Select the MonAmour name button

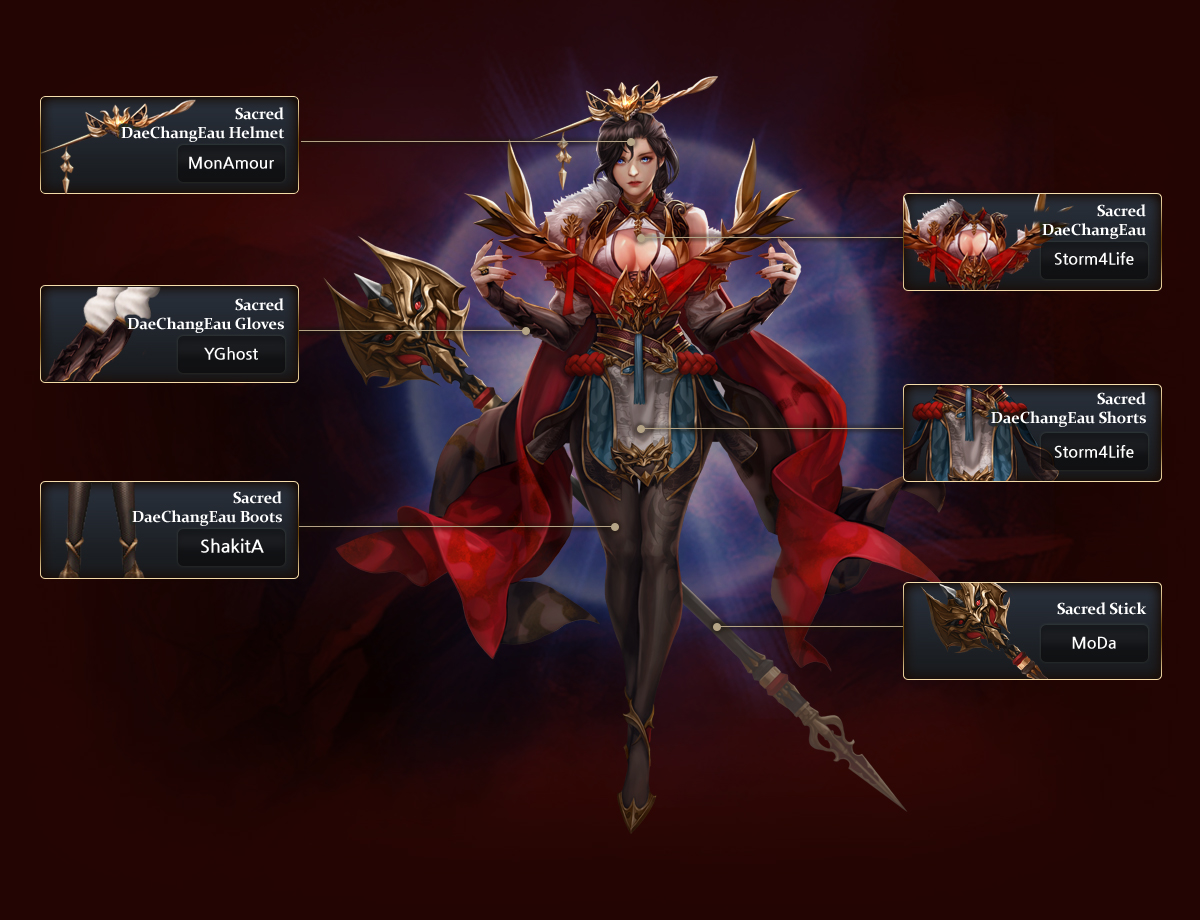click(x=231, y=164)
